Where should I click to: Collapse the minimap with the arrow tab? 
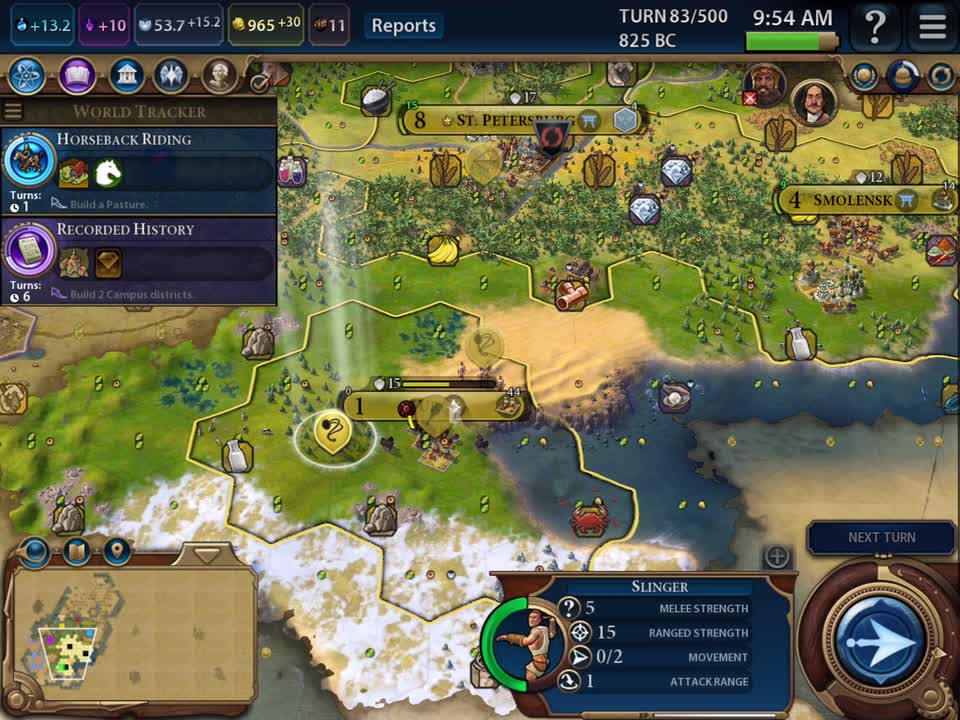point(207,553)
